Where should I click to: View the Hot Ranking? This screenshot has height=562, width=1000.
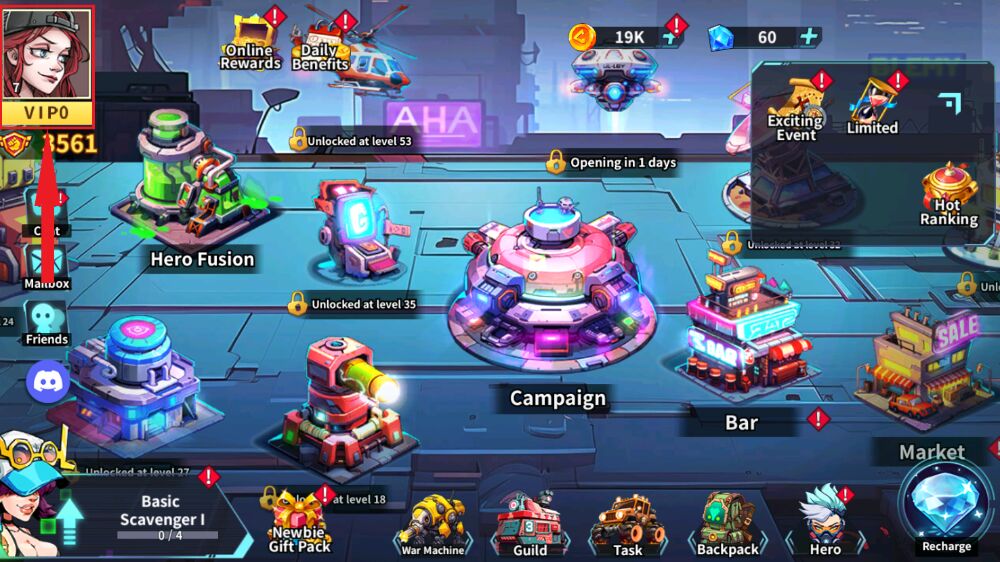pyautogui.click(x=948, y=198)
